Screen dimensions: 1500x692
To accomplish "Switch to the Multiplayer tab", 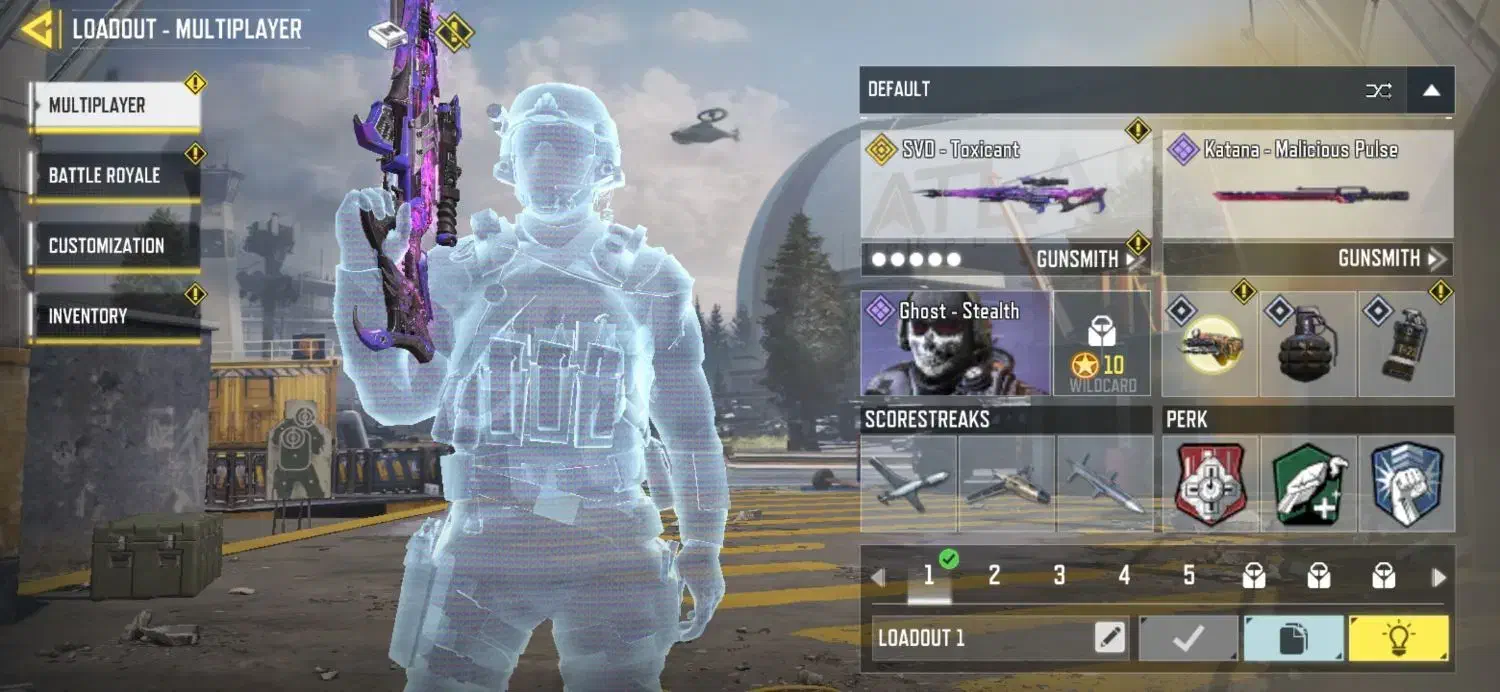I will [115, 106].
